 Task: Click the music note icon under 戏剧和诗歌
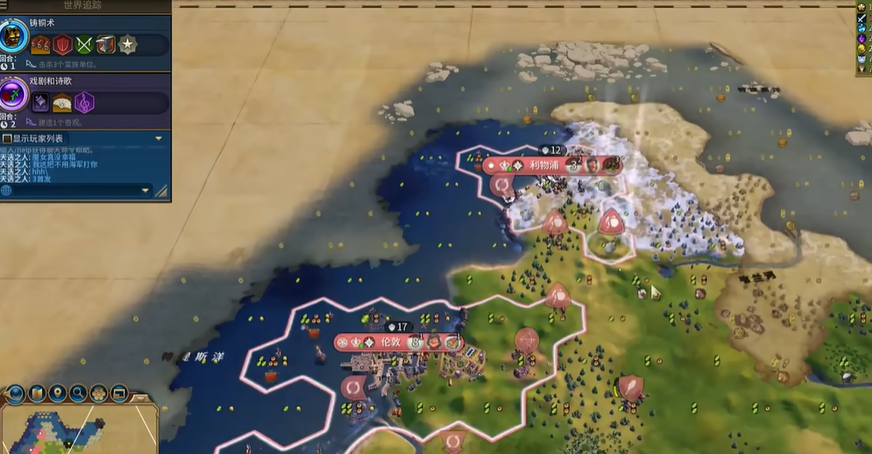[x=85, y=102]
